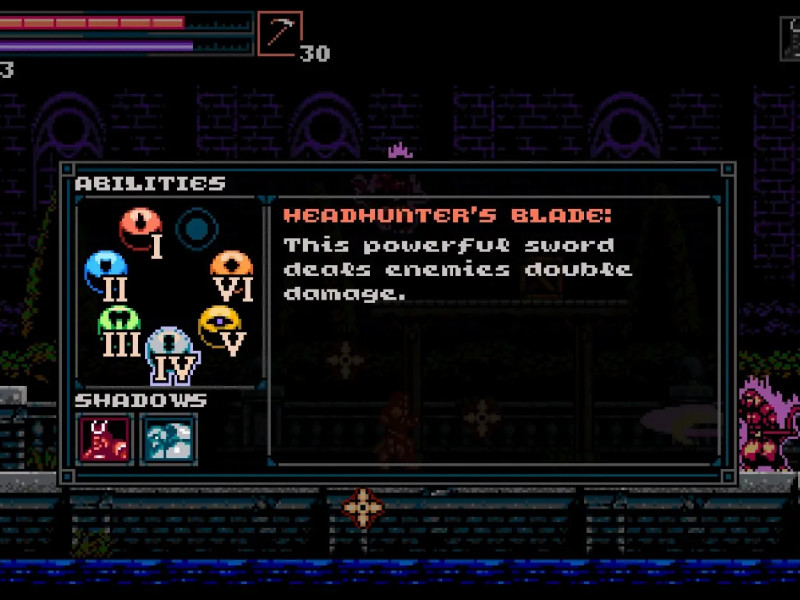
Task: Choose the teal shadow form icon
Action: pos(168,438)
